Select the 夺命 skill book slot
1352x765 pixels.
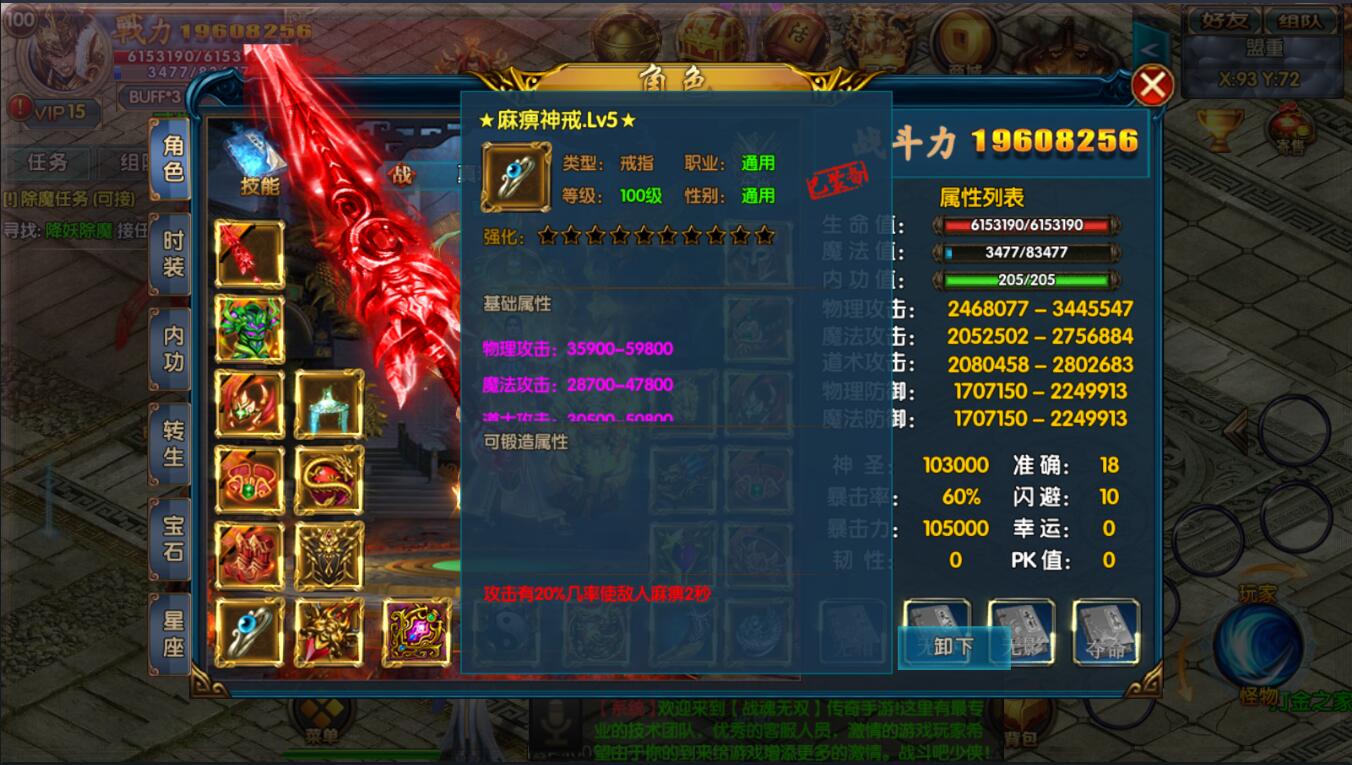(x=1105, y=633)
